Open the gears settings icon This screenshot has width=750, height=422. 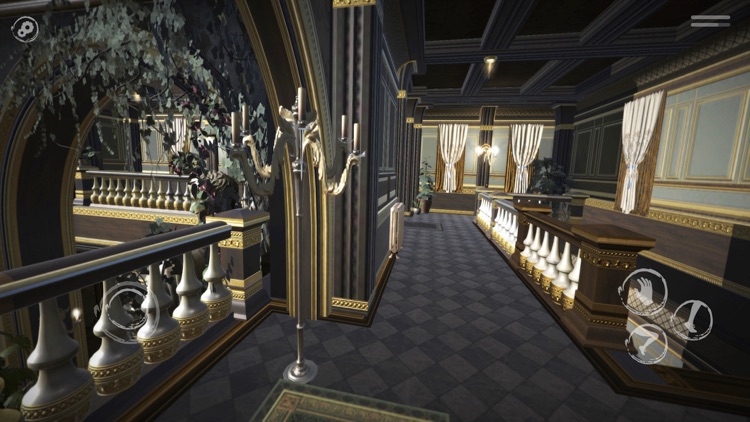click(x=25, y=29)
